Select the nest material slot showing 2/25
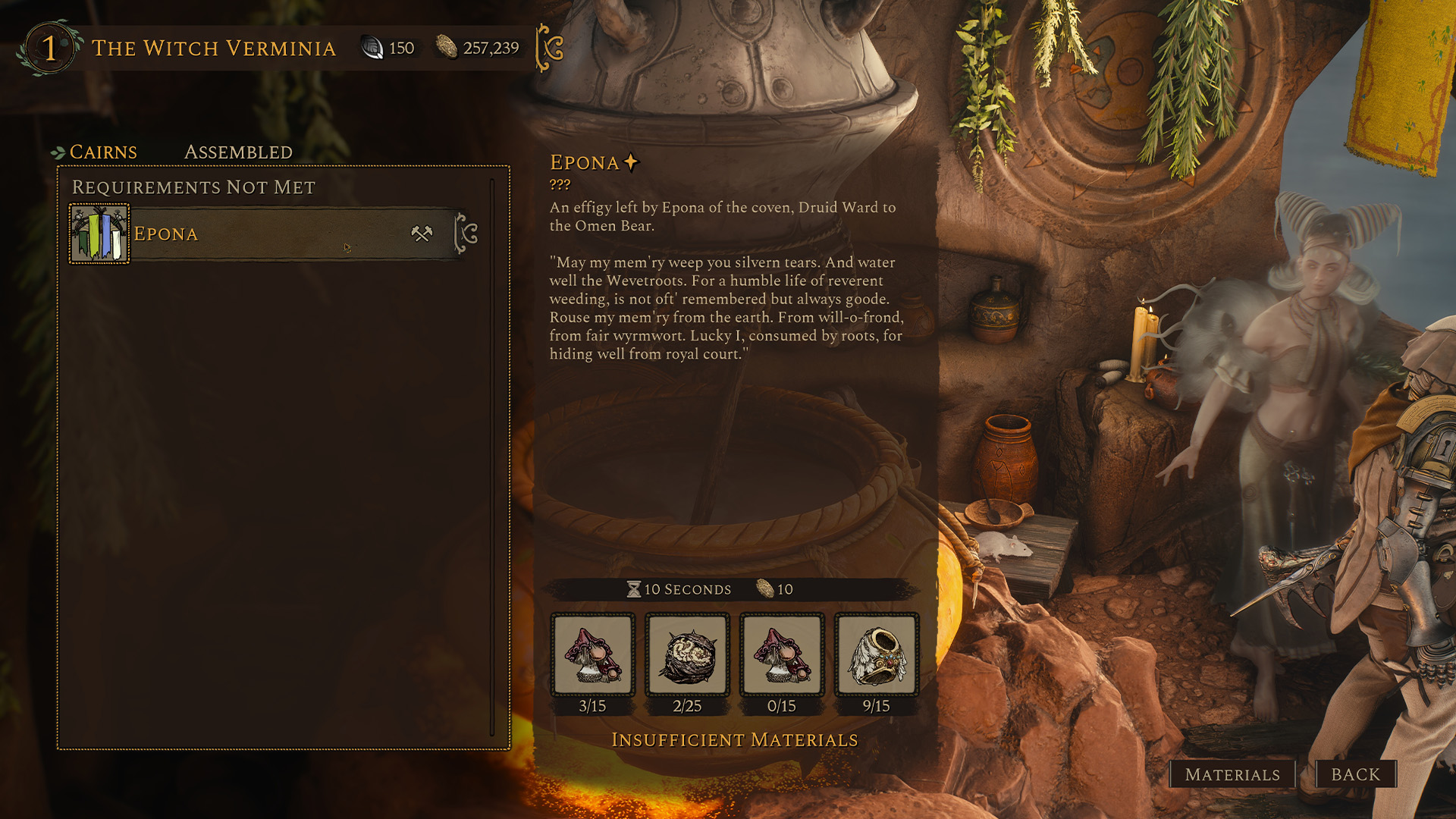 (687, 655)
